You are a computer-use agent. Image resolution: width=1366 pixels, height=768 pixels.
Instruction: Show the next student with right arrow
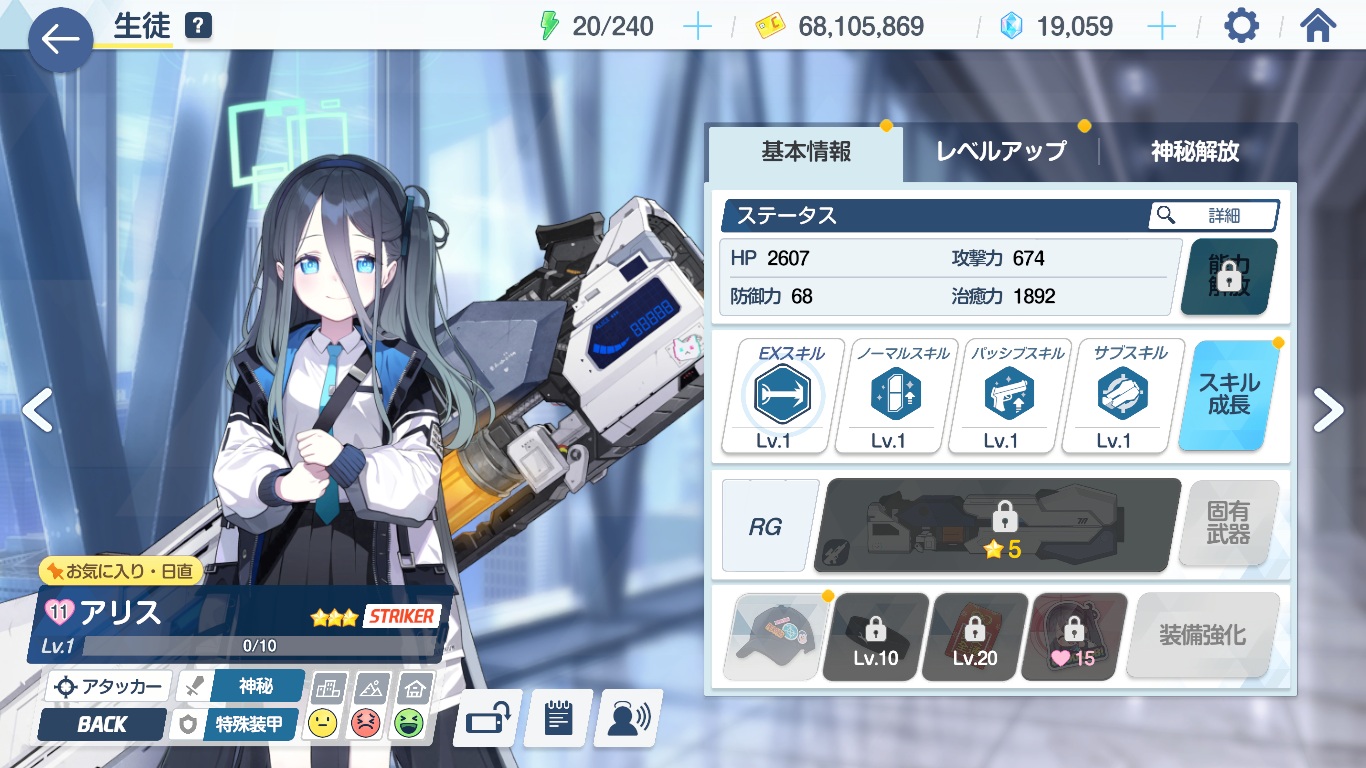pos(1327,409)
